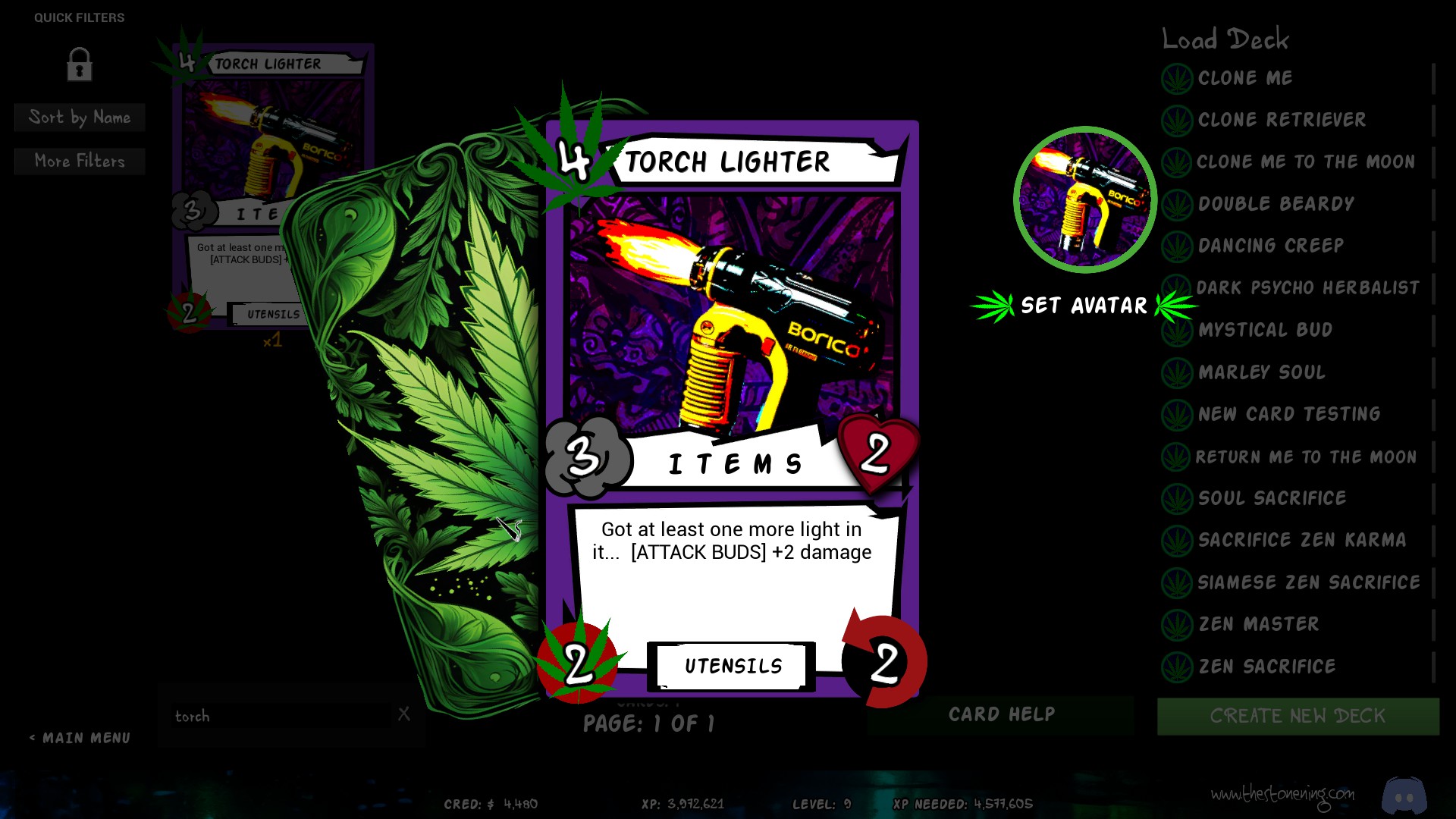
Task: Open the New Card Testing deck
Action: pyautogui.click(x=1288, y=414)
